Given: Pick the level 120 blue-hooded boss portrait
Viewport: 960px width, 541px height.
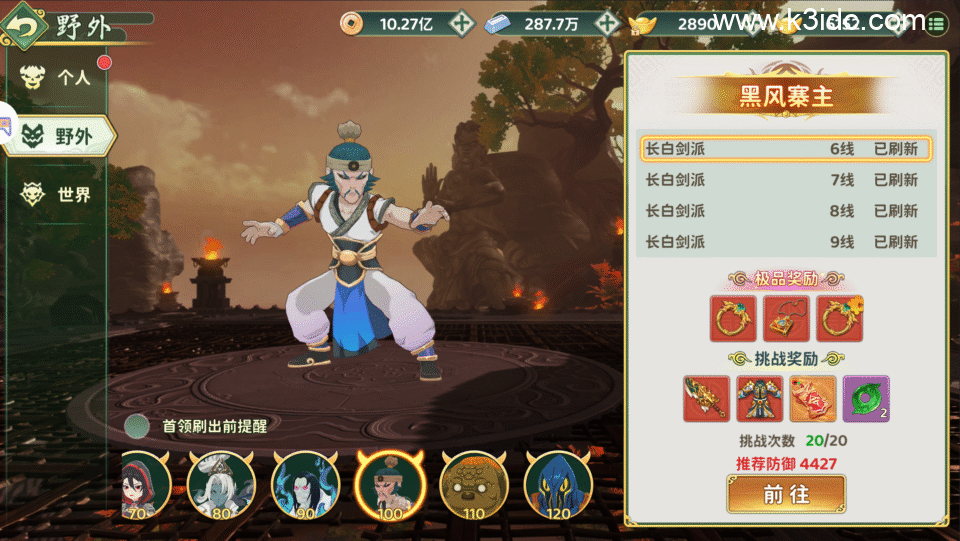Looking at the screenshot, I should 558,485.
